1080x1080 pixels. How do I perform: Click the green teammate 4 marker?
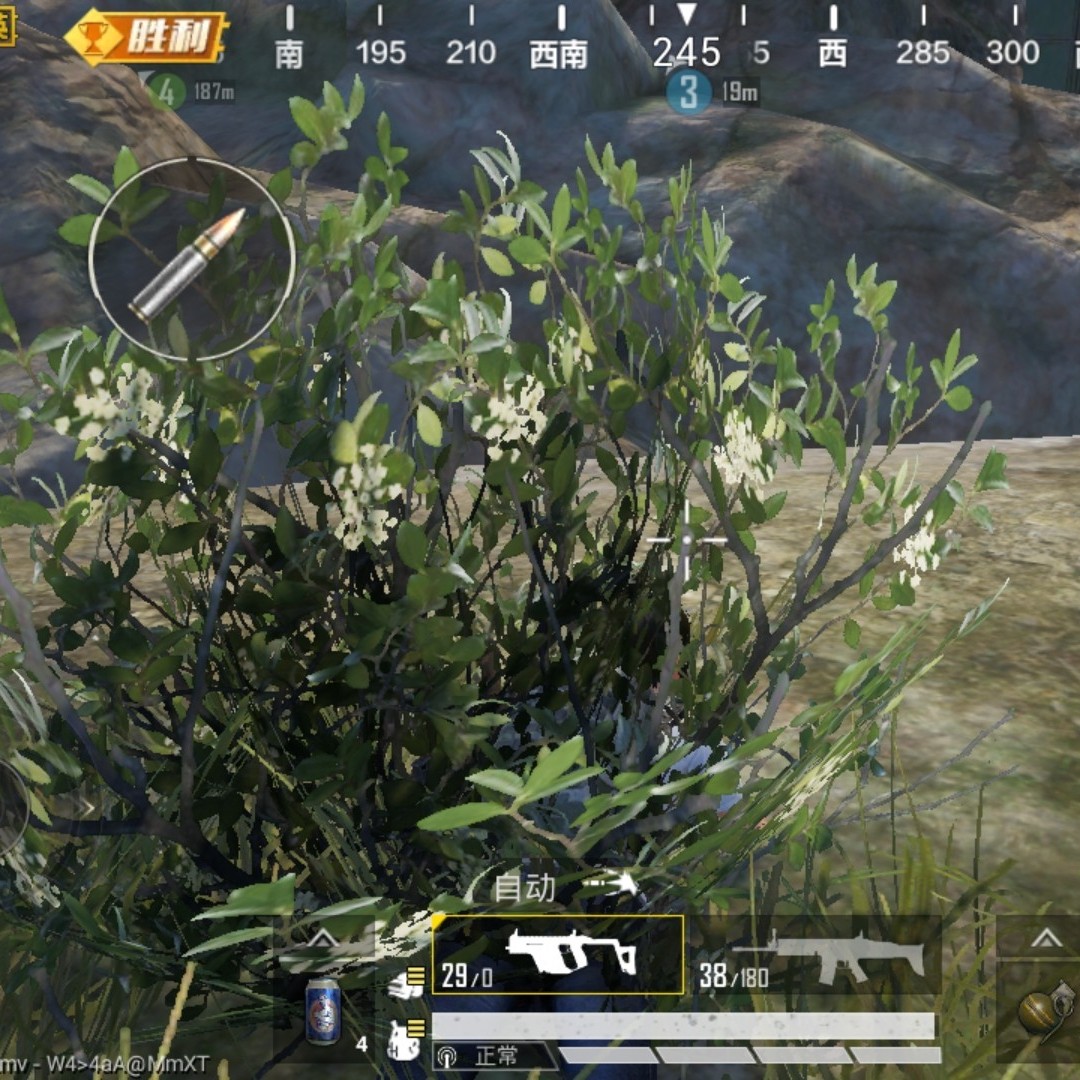point(168,92)
